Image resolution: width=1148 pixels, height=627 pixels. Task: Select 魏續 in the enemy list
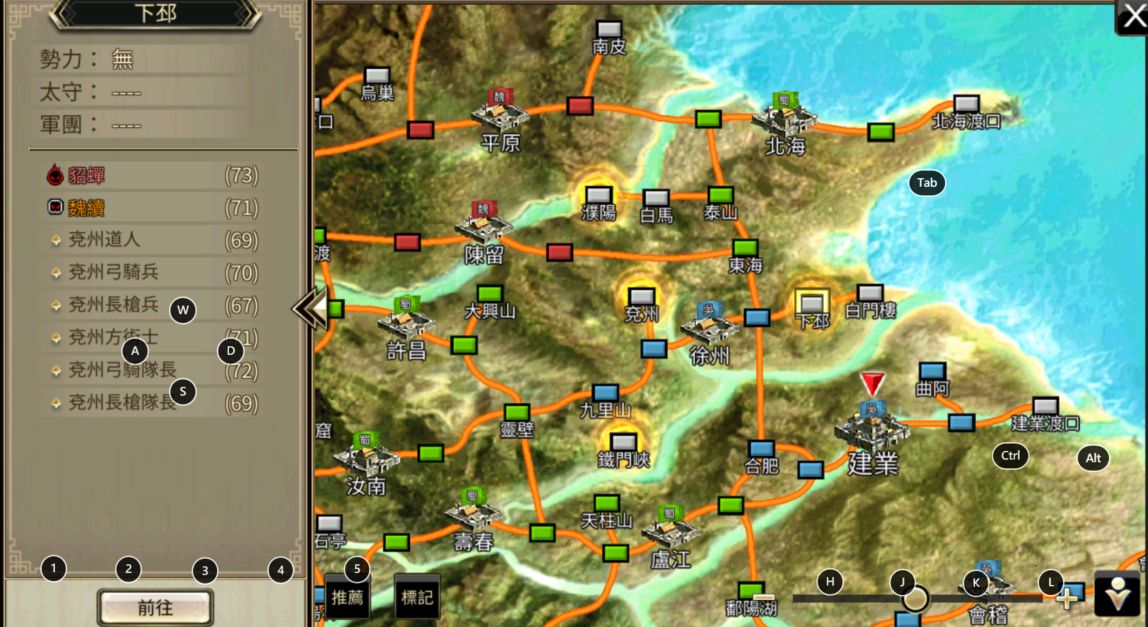coord(150,208)
